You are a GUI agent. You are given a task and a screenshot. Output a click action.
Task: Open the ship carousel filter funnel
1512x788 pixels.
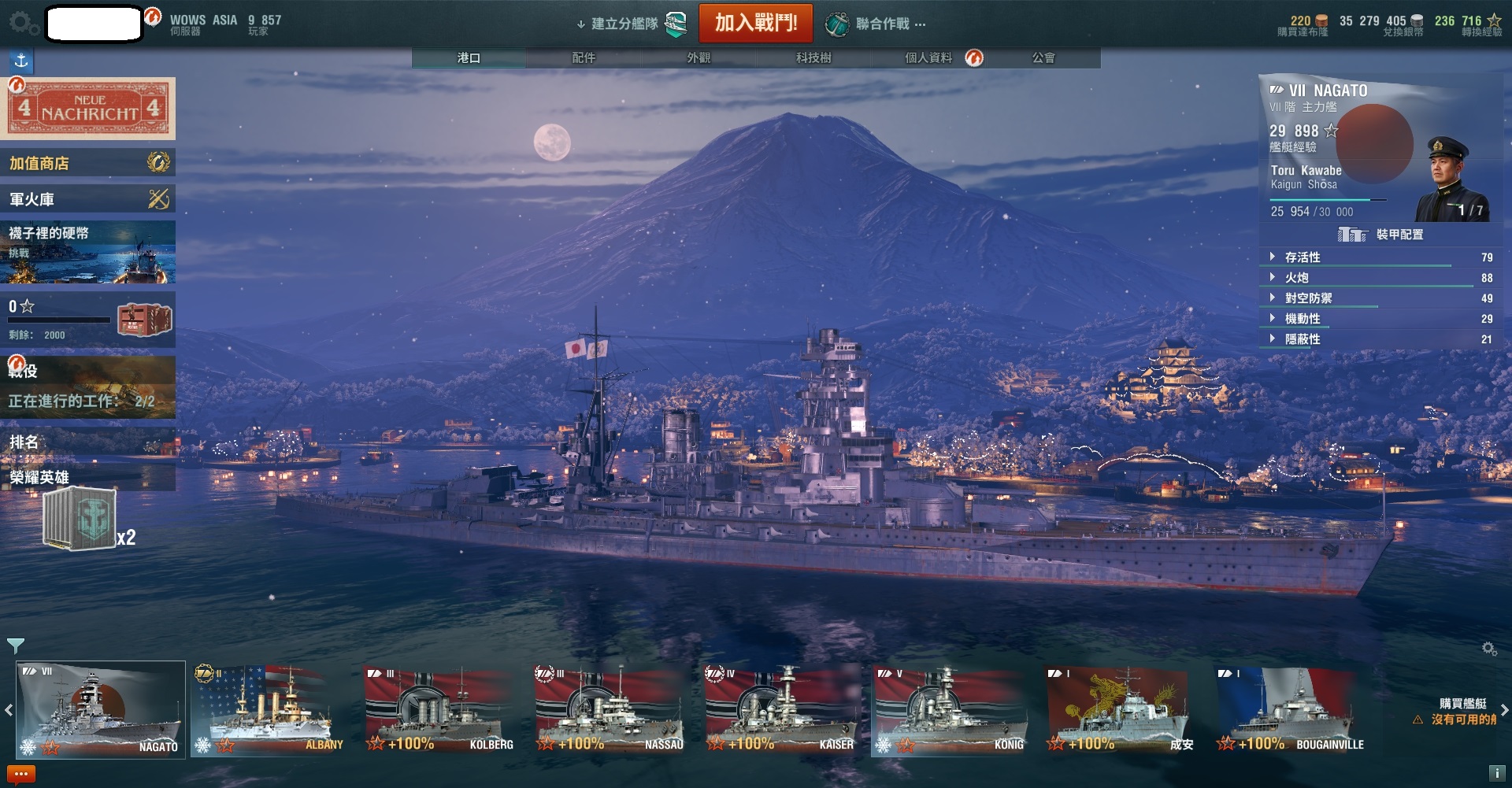[15, 646]
